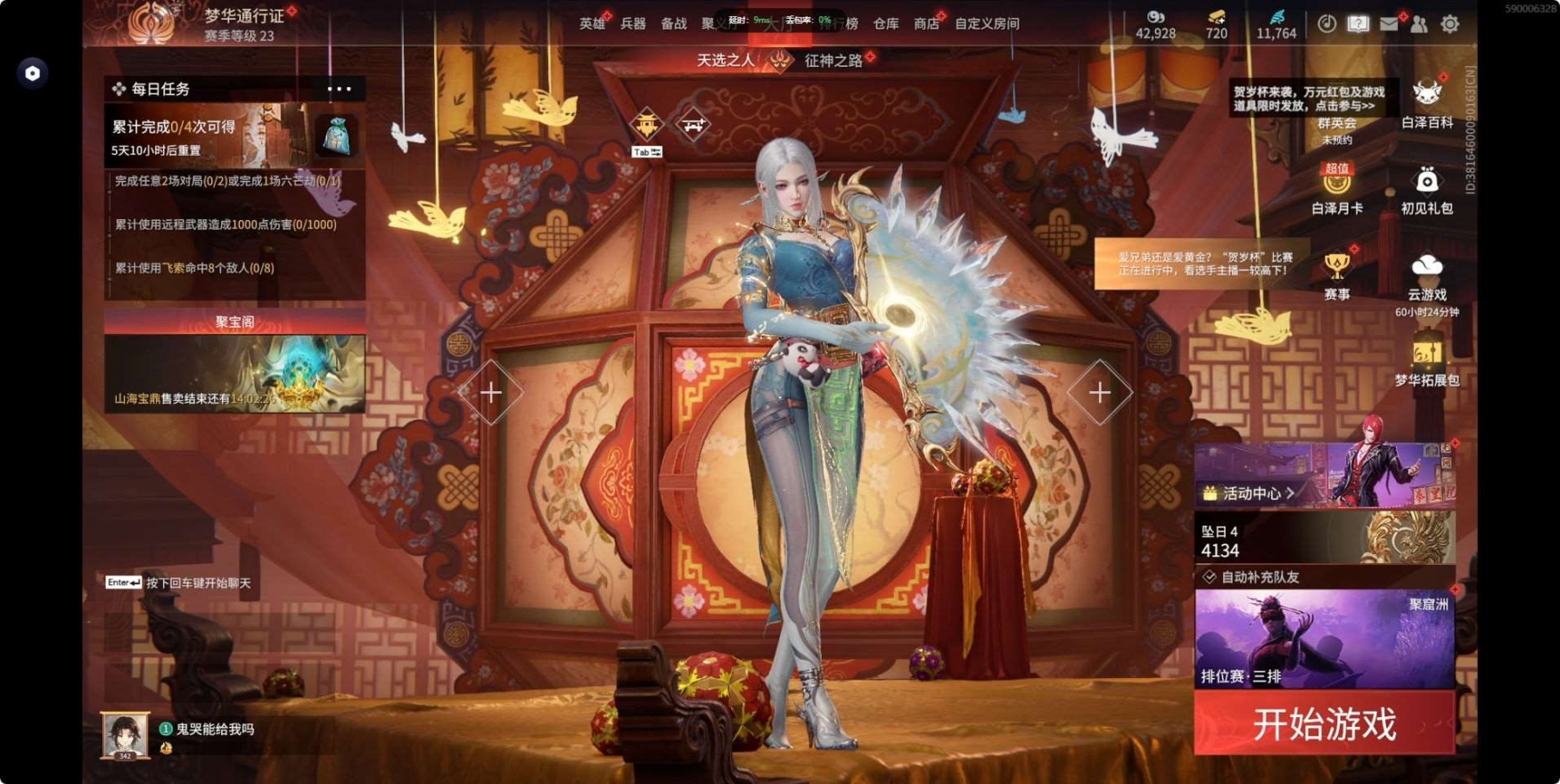Viewport: 1560px width, 784px height.
Task: Expand daily tasks three-dot menu
Action: (339, 89)
